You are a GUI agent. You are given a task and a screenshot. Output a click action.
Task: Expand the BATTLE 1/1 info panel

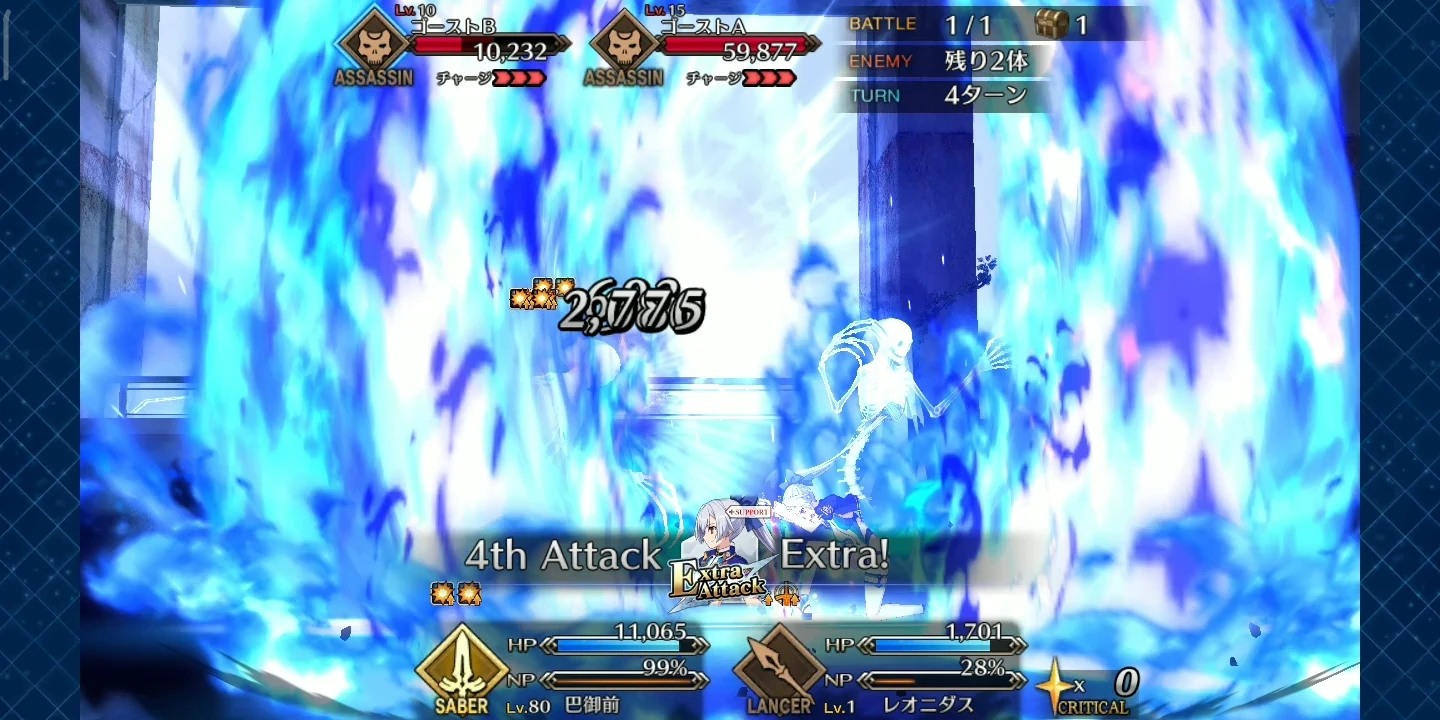[x=940, y=24]
